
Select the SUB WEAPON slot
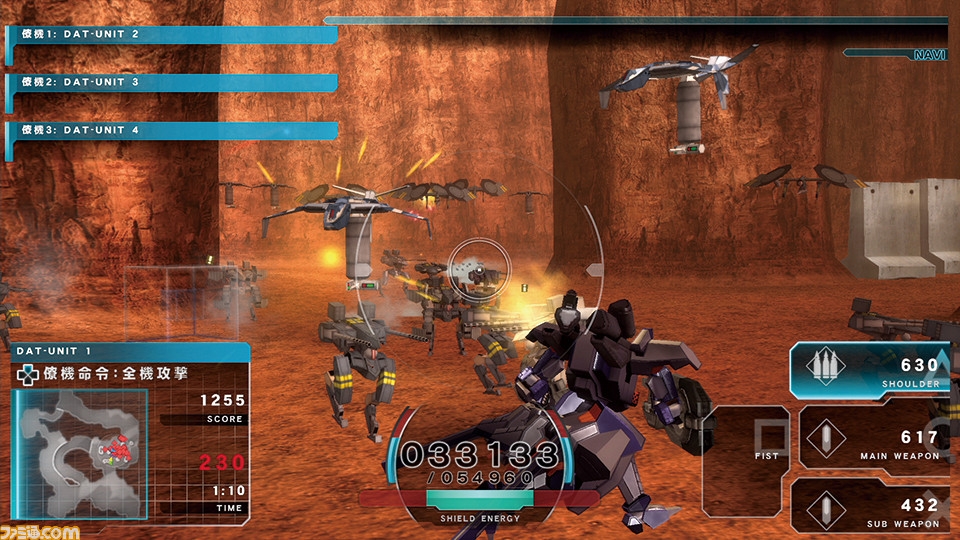coord(868,506)
